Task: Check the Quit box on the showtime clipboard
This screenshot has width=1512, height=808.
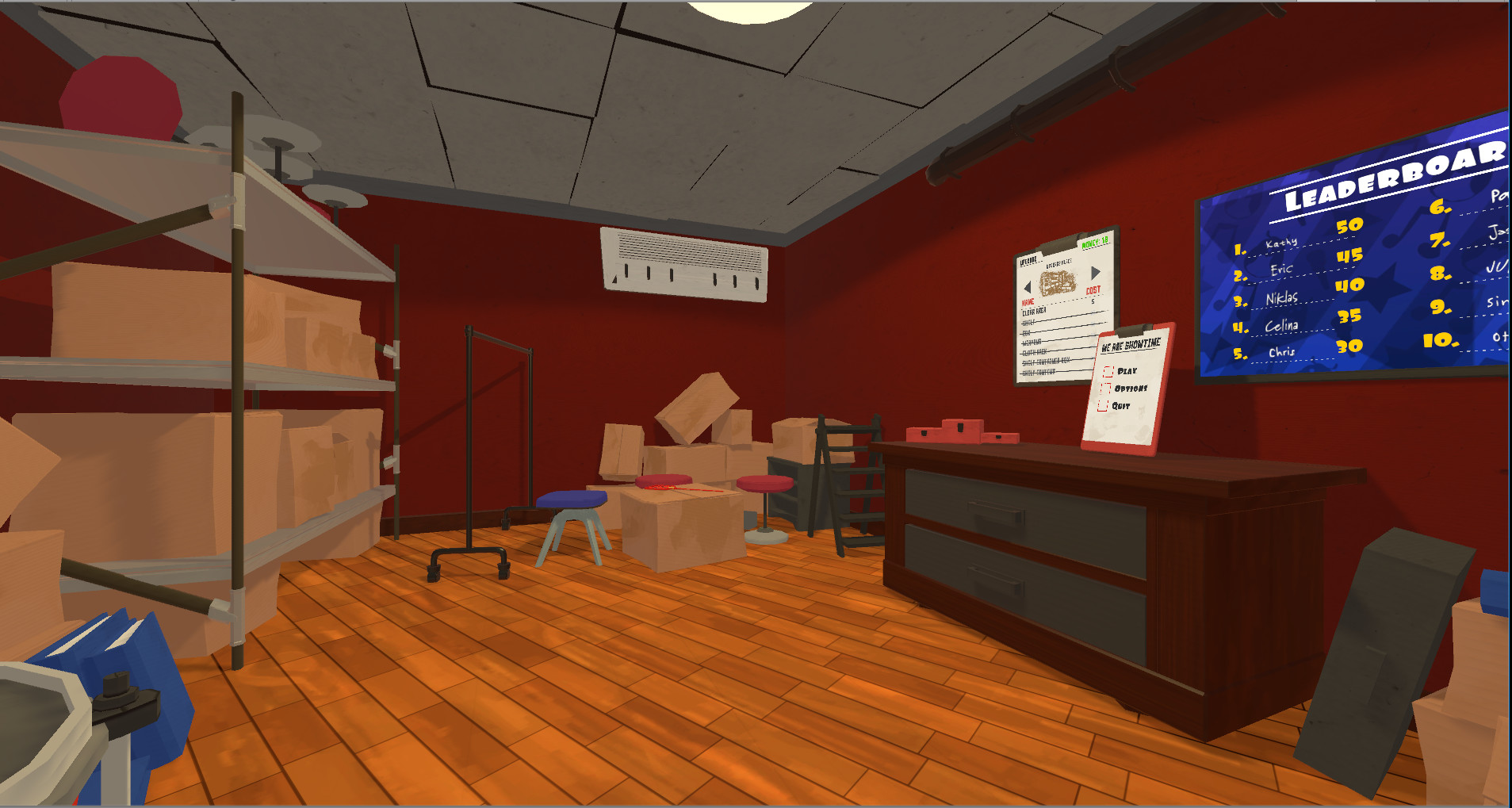Action: pyautogui.click(x=1104, y=407)
